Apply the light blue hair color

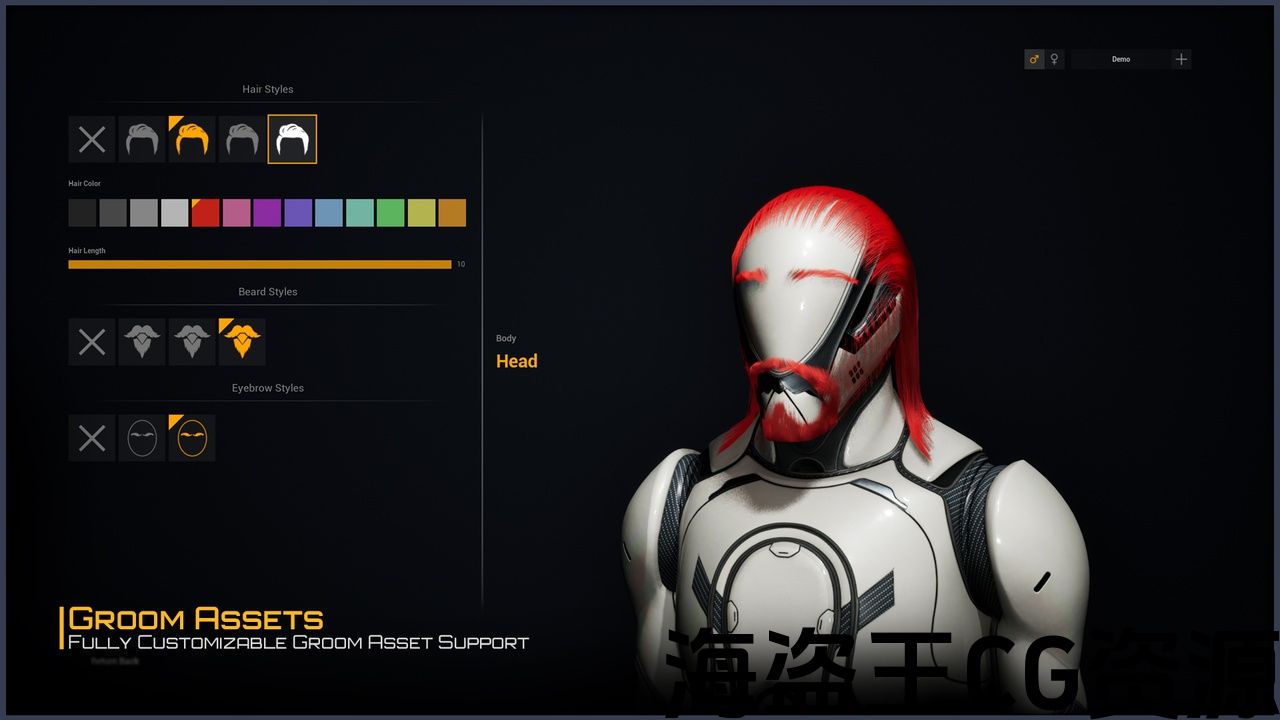329,213
